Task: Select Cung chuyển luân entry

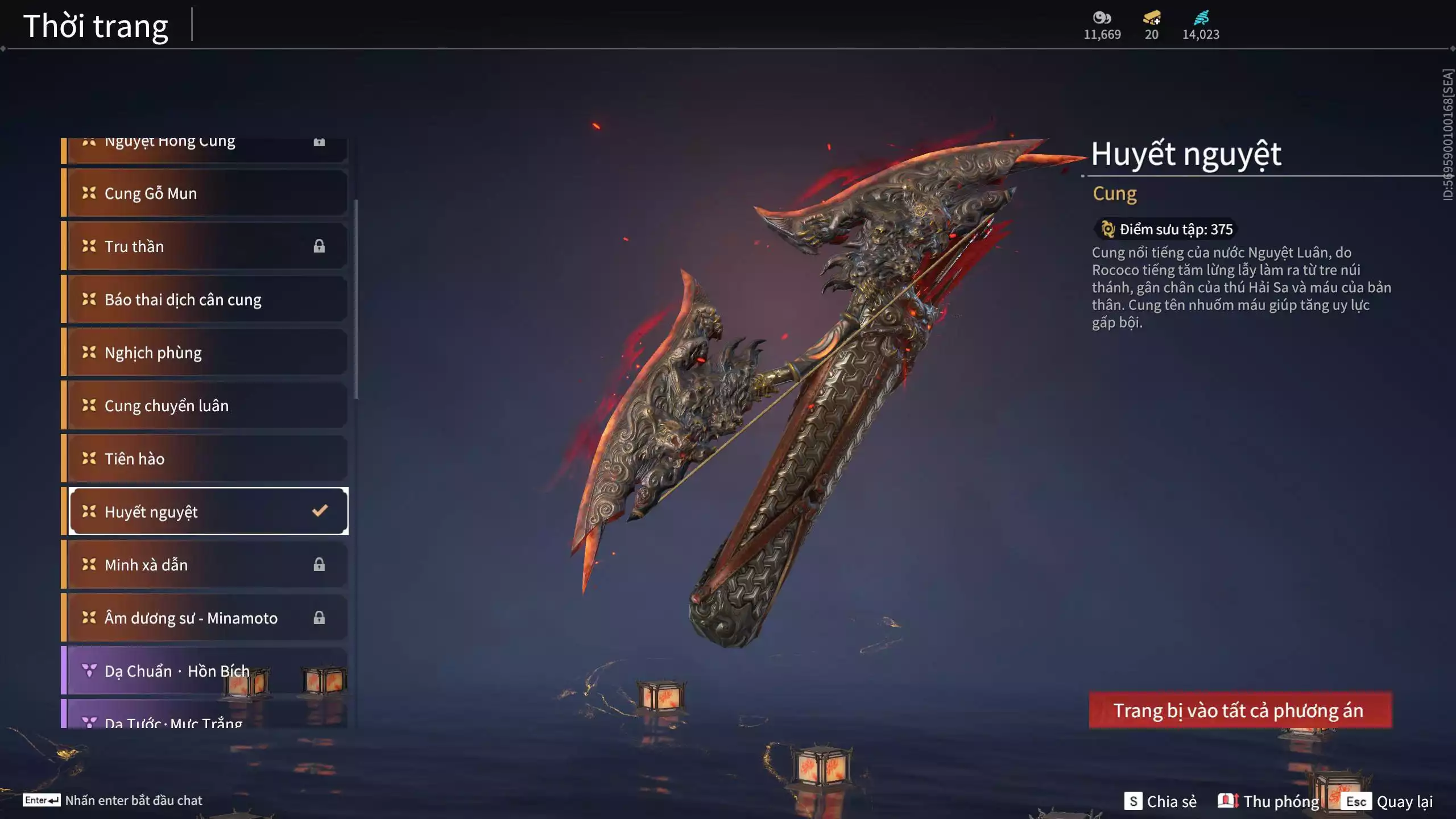Action: [206, 406]
